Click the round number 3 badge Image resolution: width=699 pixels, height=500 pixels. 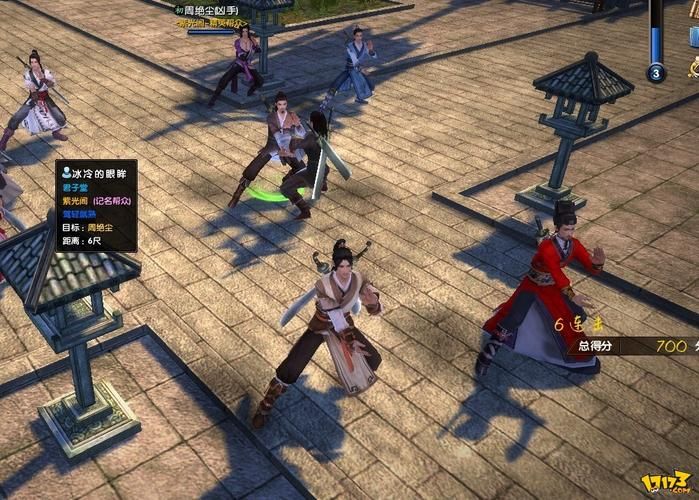pyautogui.click(x=656, y=72)
